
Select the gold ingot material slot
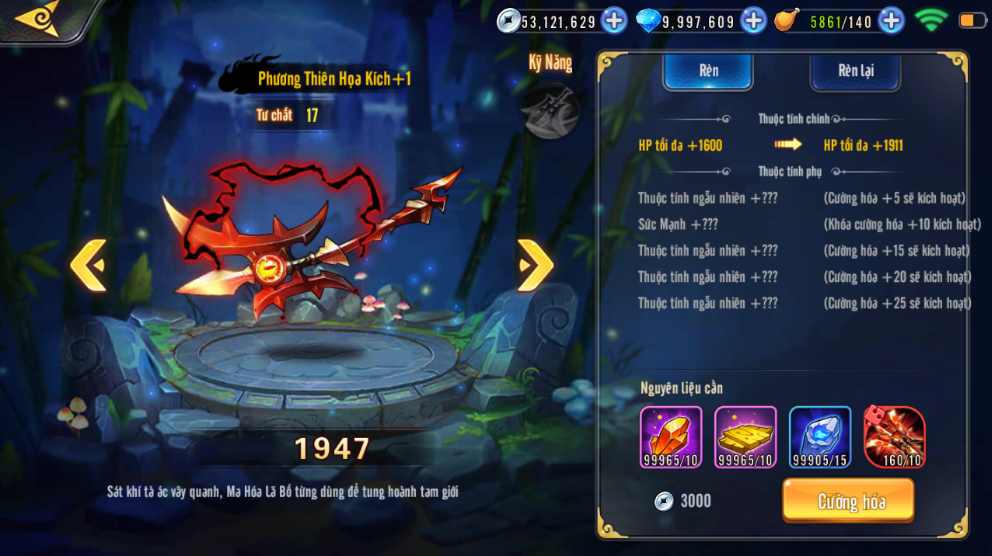pyautogui.click(x=745, y=437)
